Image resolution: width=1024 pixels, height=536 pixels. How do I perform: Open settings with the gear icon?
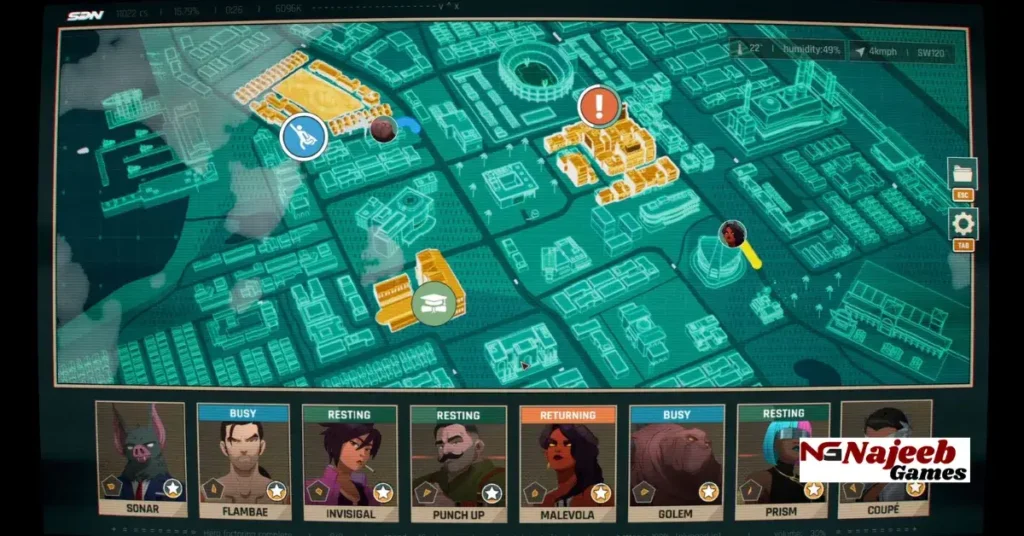[964, 223]
